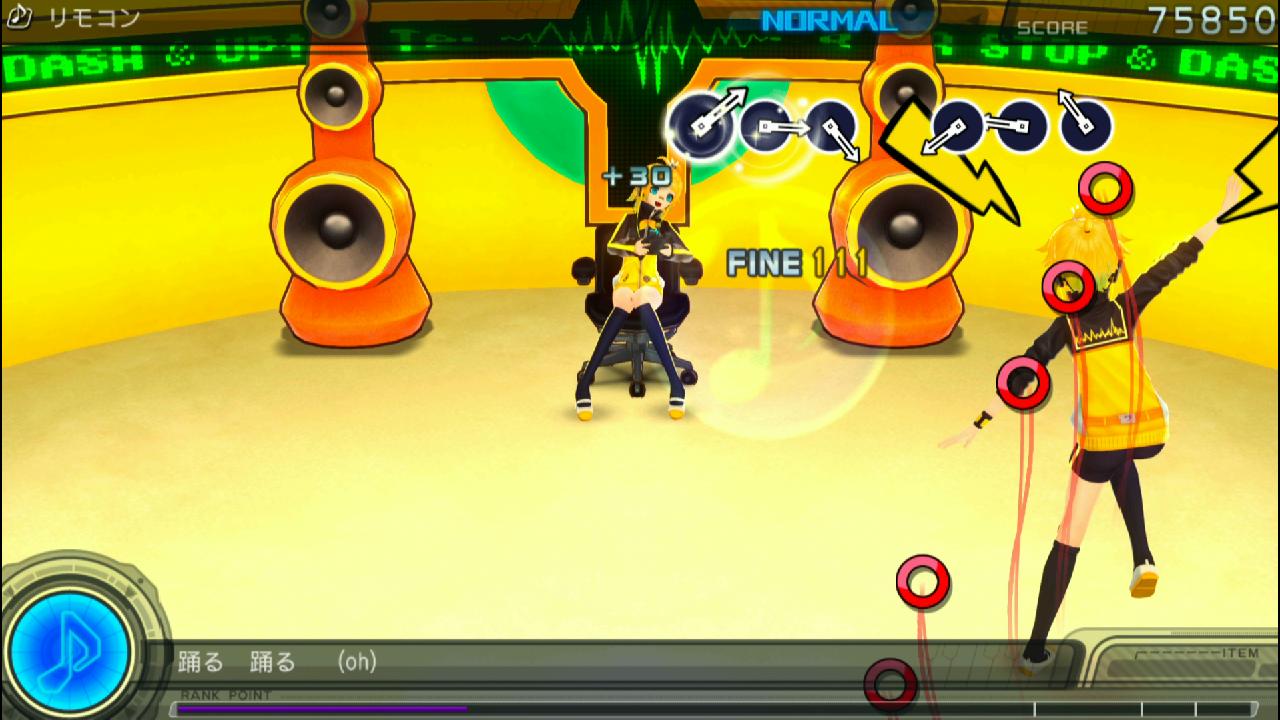Hit the note target with right-pointing hand
The width and height of the screenshot is (1280, 720).
click(766, 127)
